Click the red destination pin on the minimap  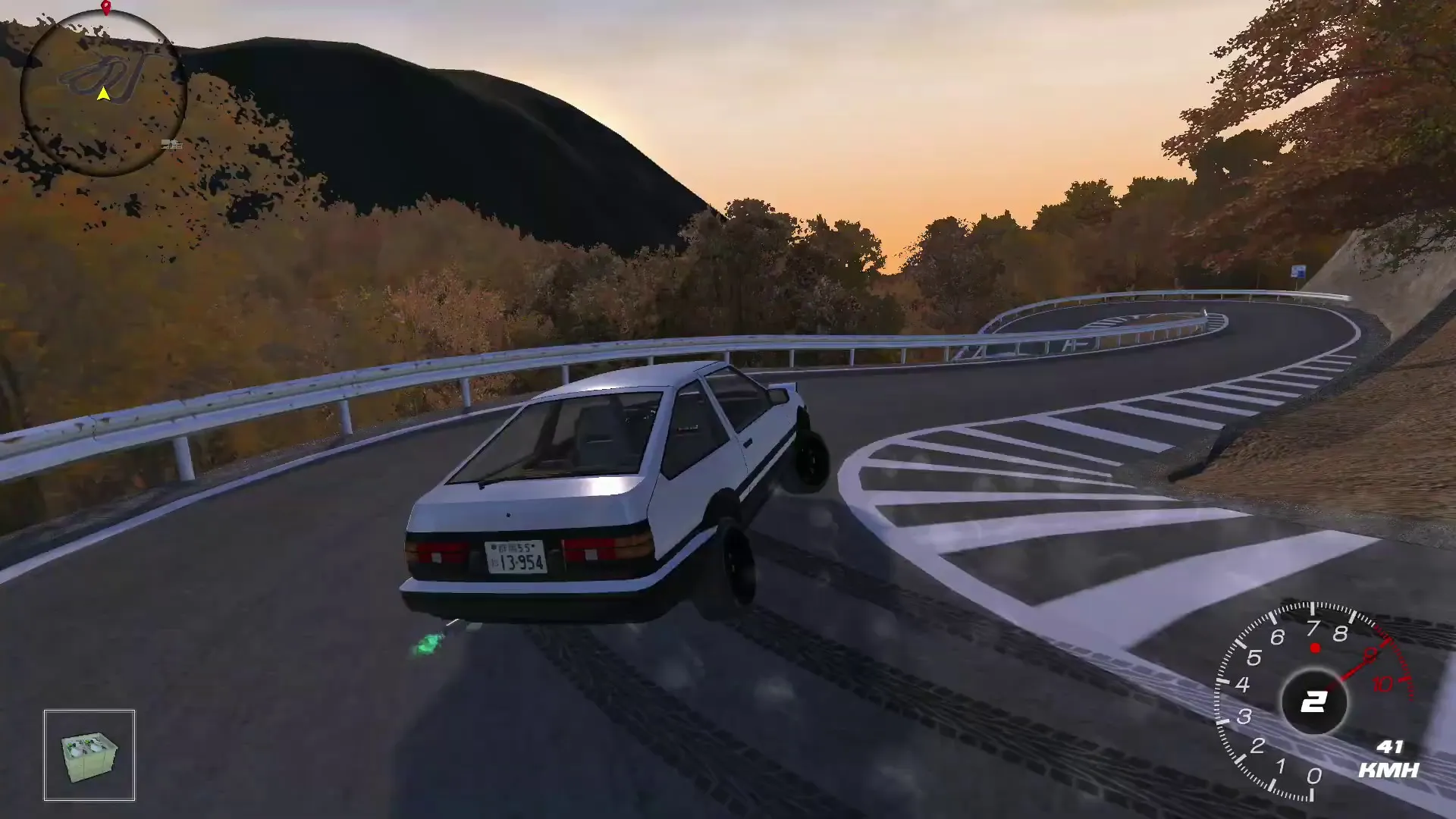(x=106, y=8)
